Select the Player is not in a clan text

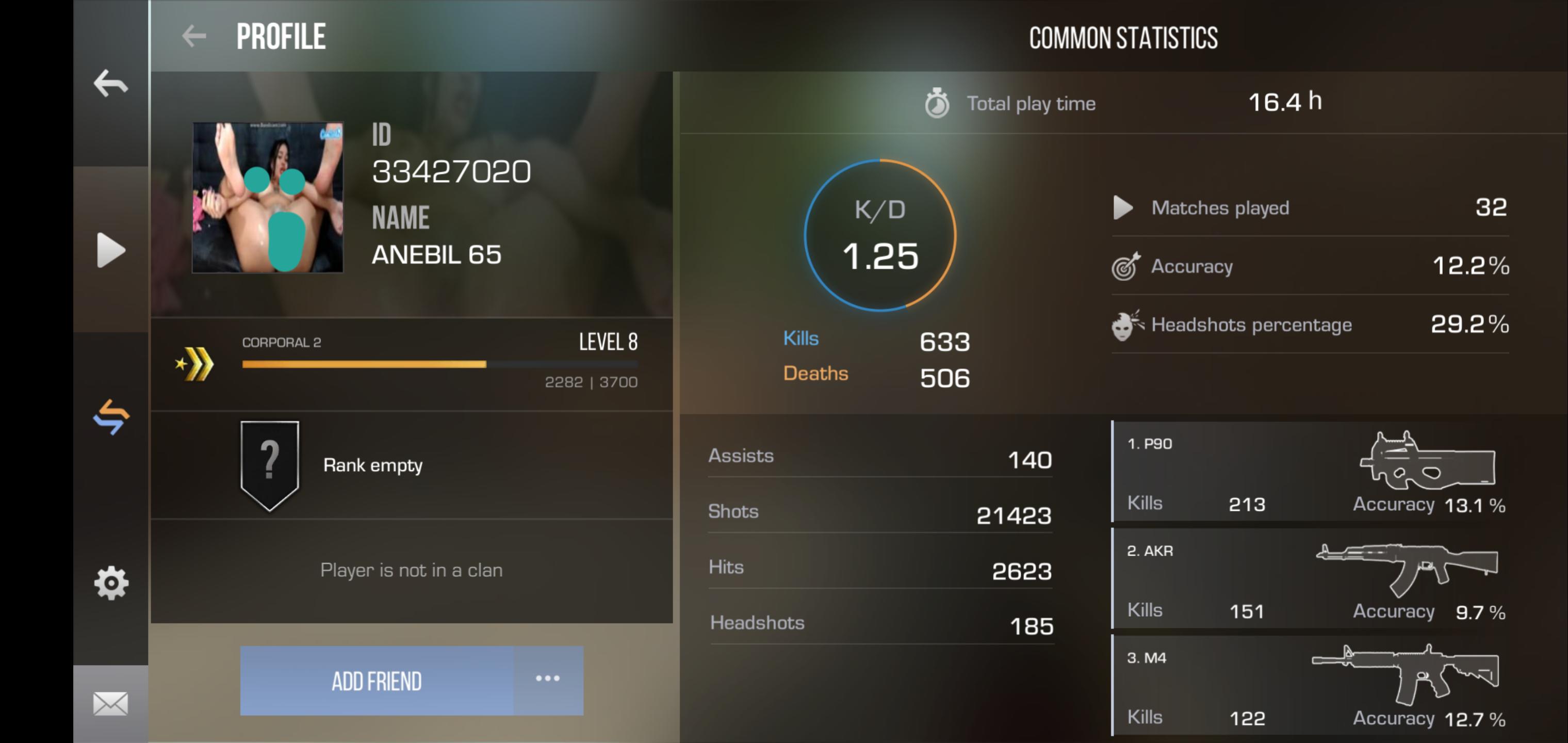click(x=412, y=570)
